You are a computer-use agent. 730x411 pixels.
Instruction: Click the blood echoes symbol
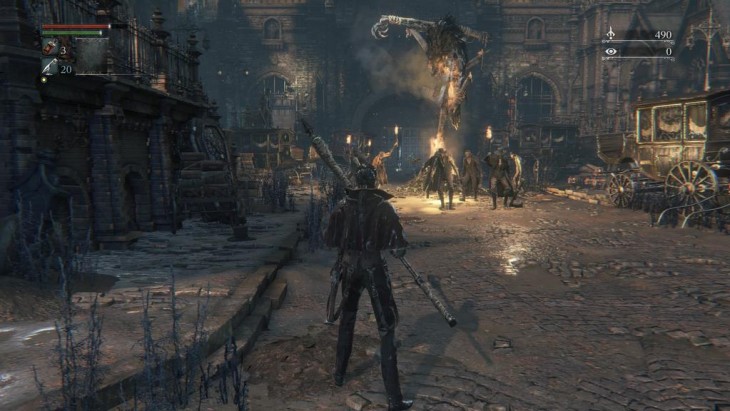611,34
